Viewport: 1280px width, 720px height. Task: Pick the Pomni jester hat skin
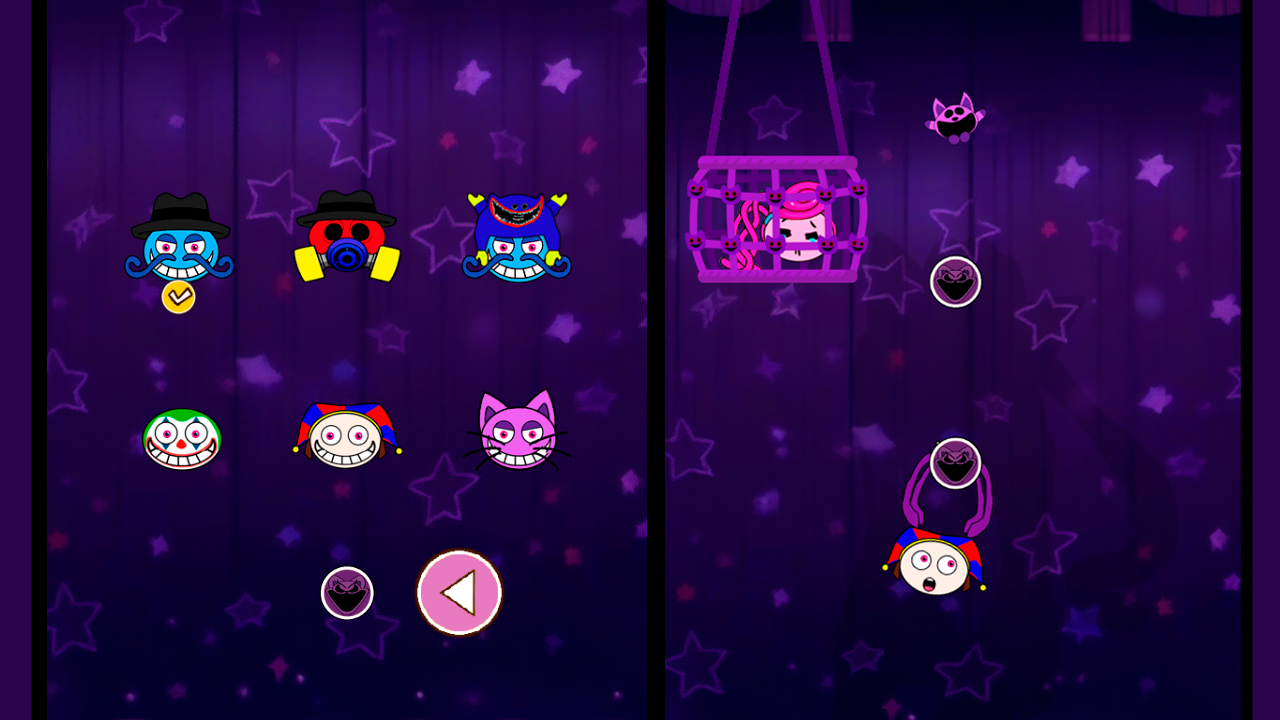coord(347,437)
